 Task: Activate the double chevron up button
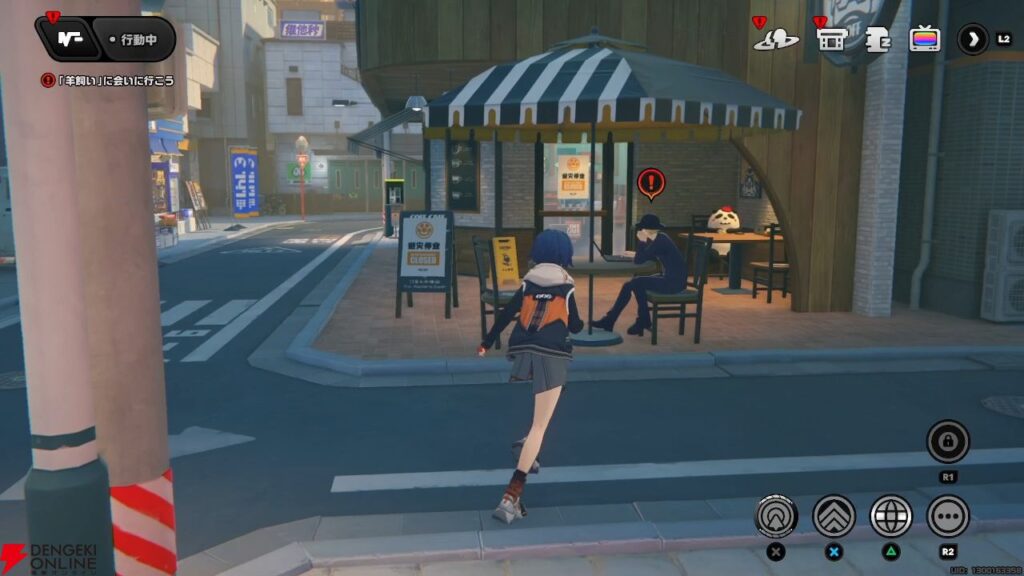pyautogui.click(x=833, y=516)
